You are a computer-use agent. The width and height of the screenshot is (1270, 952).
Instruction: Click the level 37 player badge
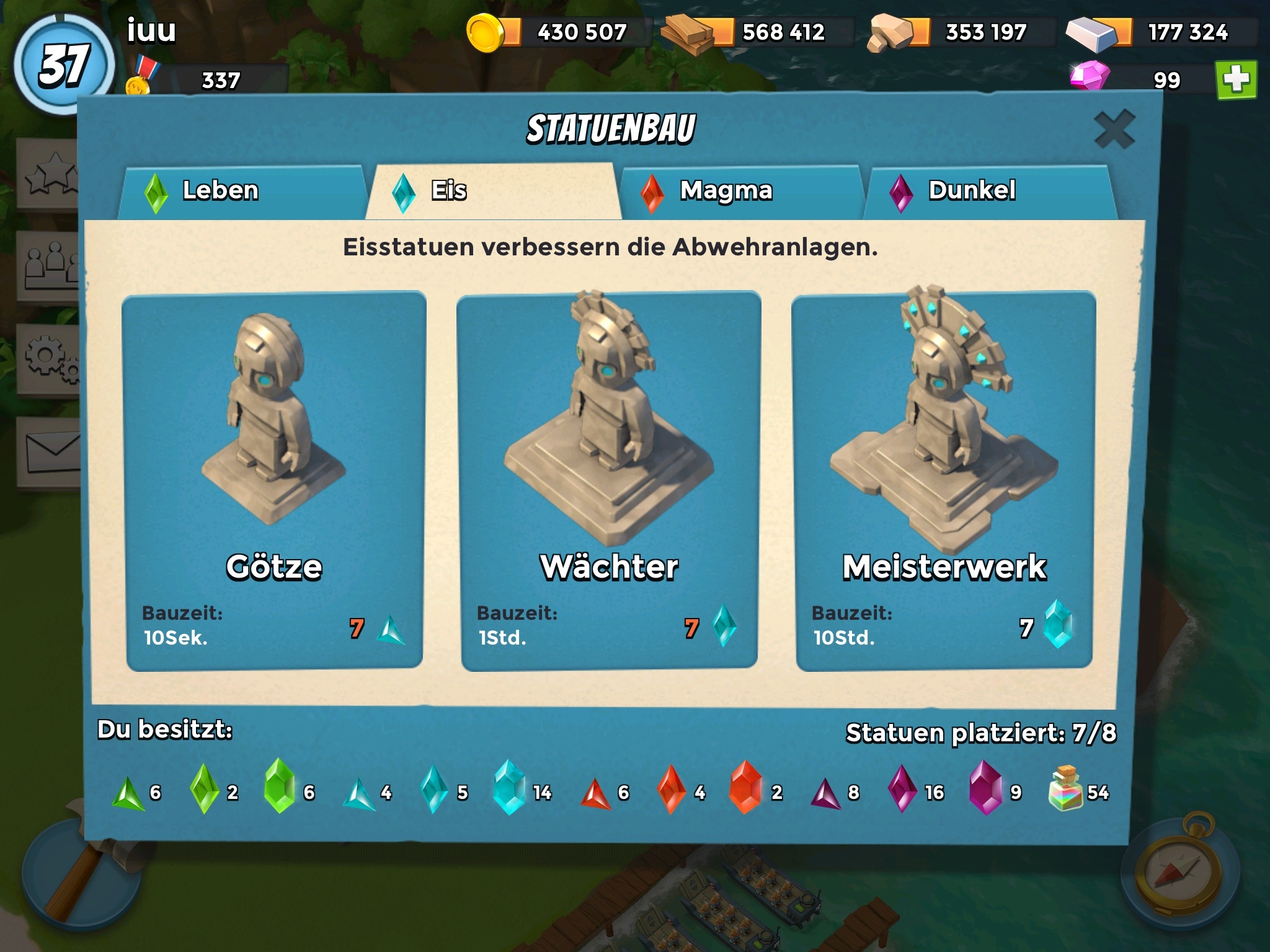64,65
